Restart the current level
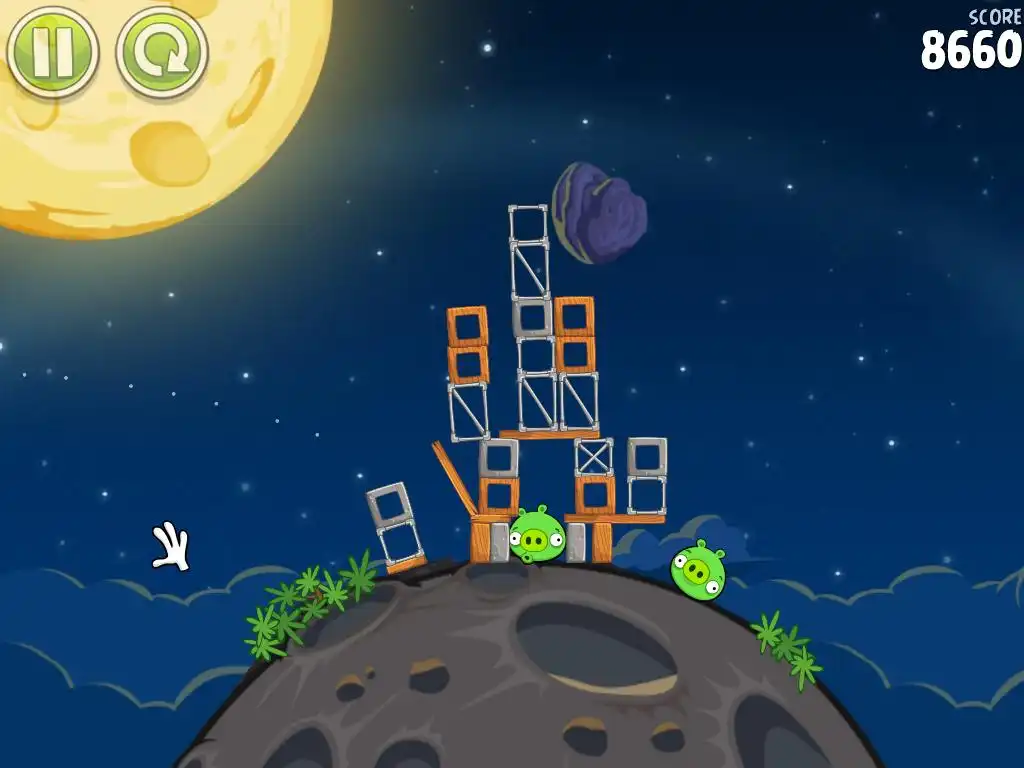The image size is (1024, 768). 162,50
